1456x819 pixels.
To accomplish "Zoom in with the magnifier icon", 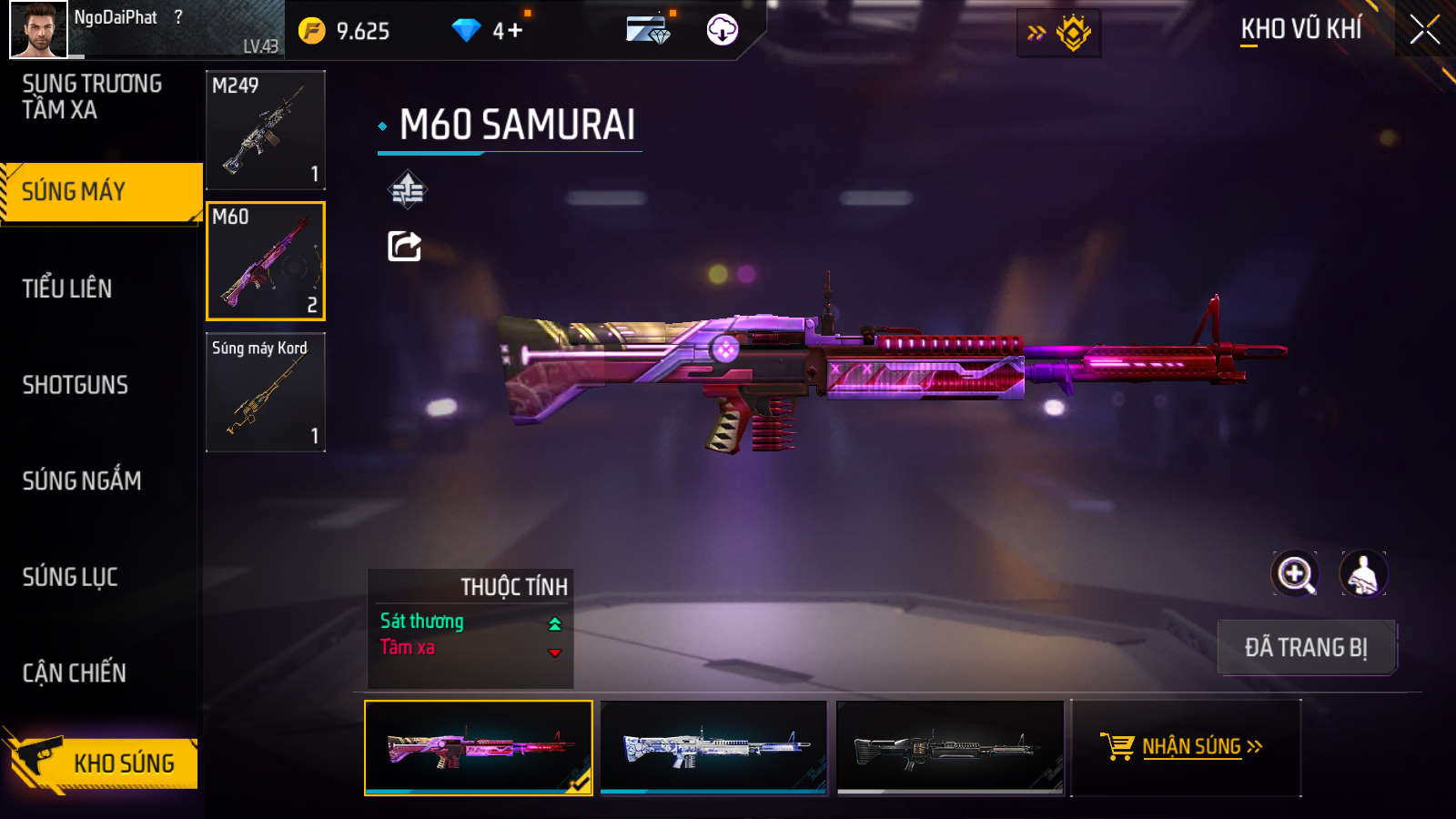I will tap(1295, 574).
